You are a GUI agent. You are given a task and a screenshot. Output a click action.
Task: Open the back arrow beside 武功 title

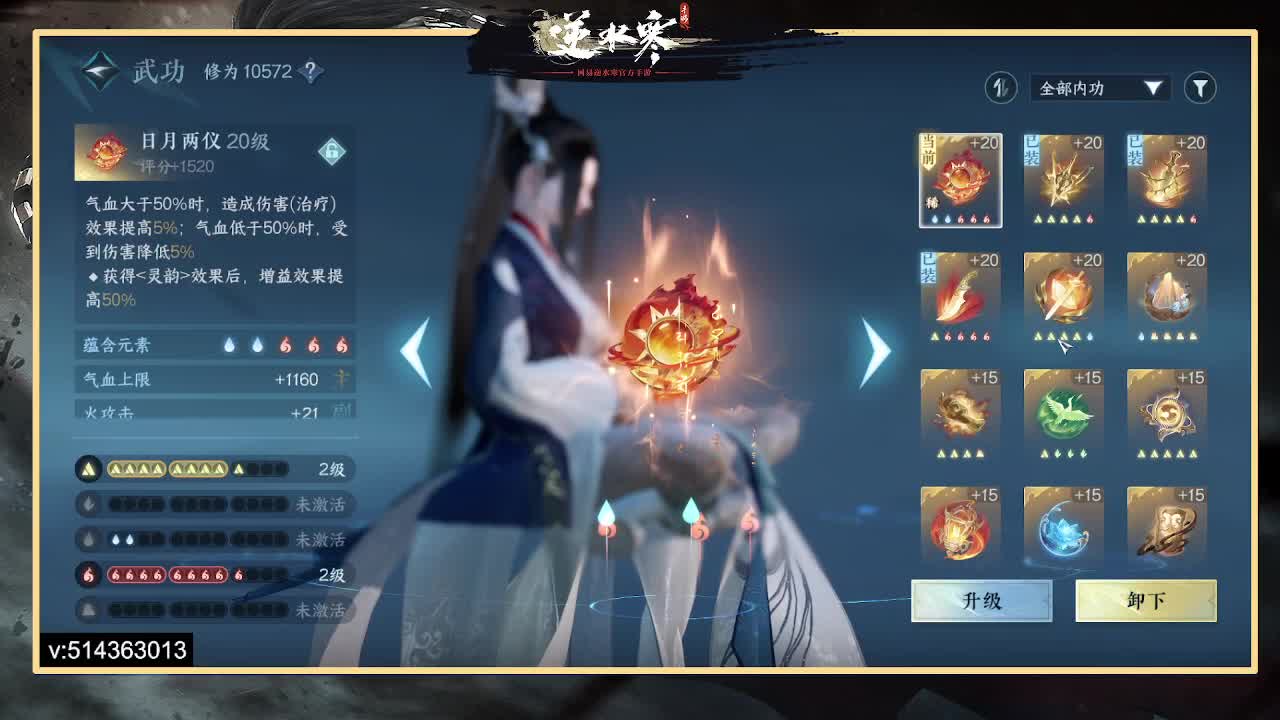[x=96, y=70]
